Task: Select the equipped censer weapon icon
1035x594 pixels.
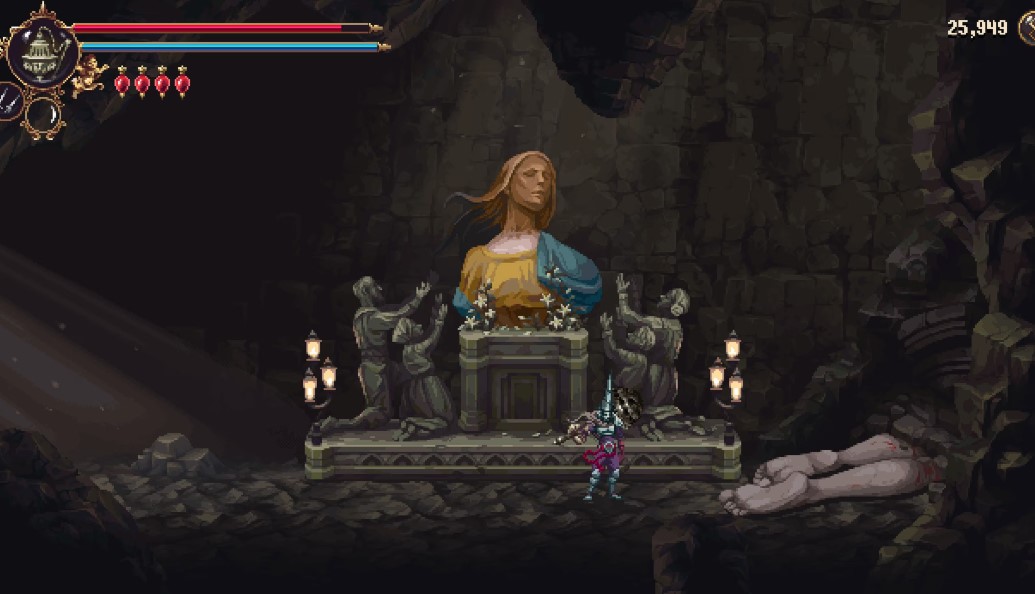Action: click(x=42, y=49)
